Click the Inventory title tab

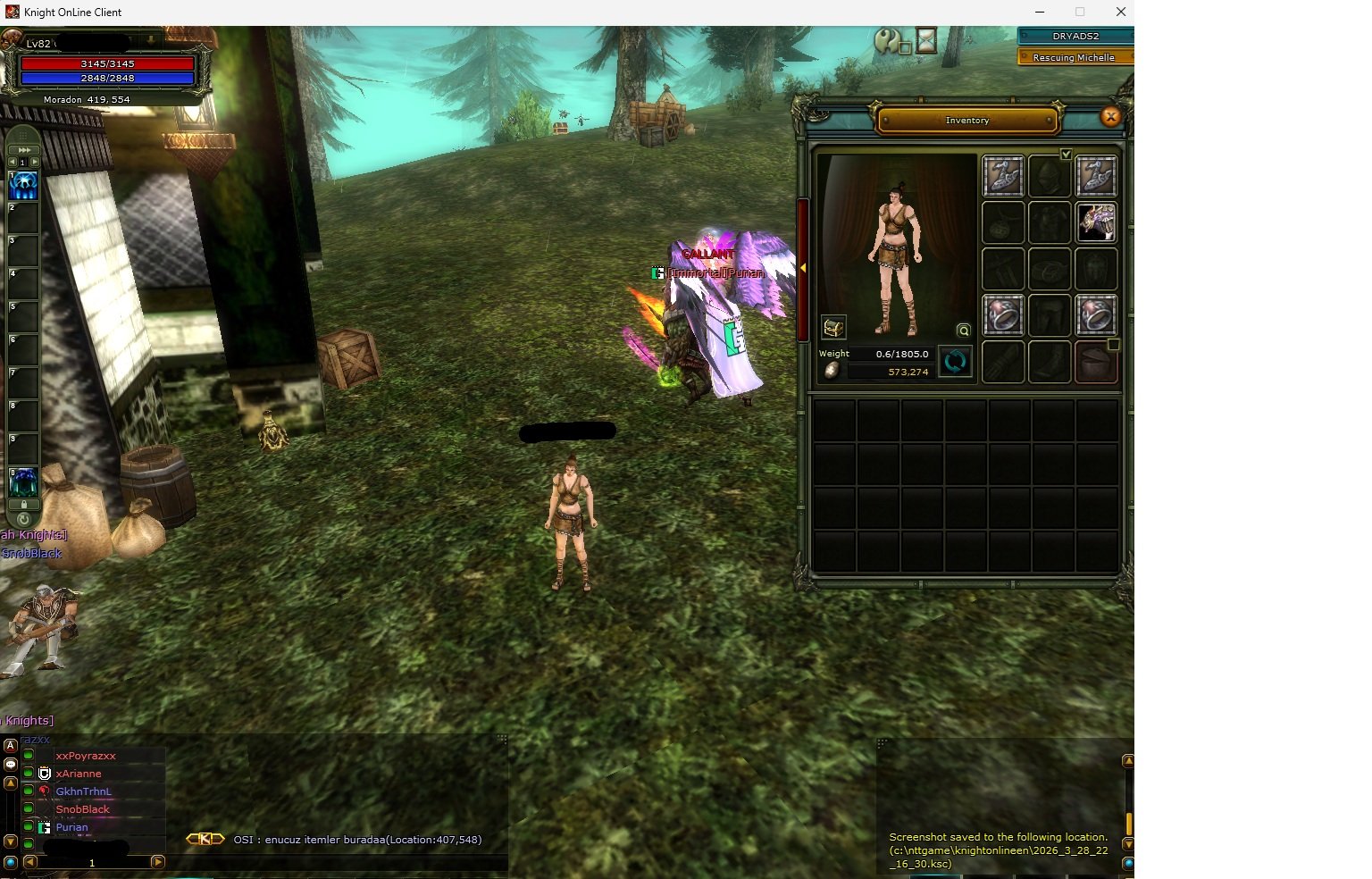(x=967, y=120)
